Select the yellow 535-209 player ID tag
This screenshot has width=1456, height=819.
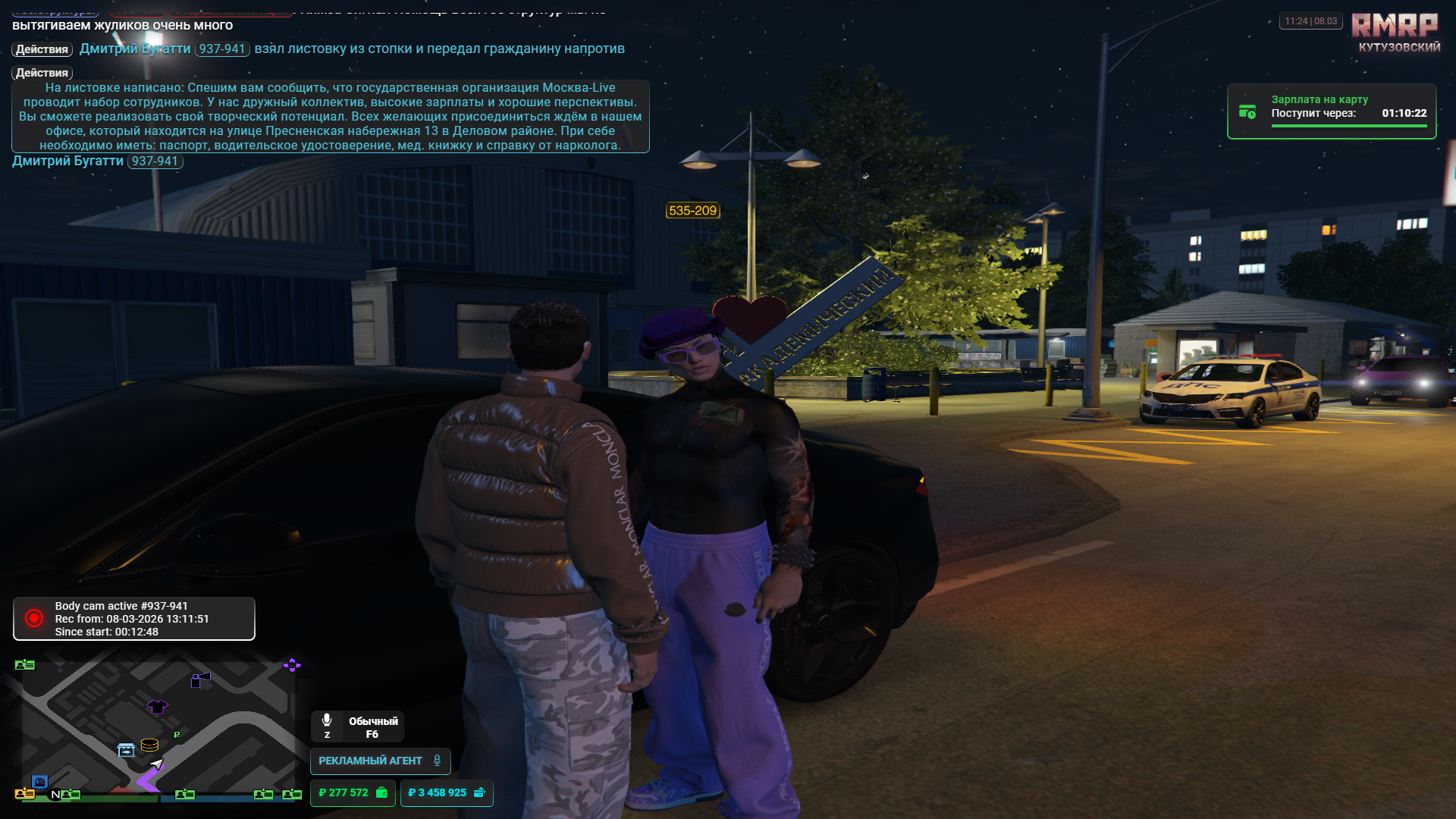(692, 211)
